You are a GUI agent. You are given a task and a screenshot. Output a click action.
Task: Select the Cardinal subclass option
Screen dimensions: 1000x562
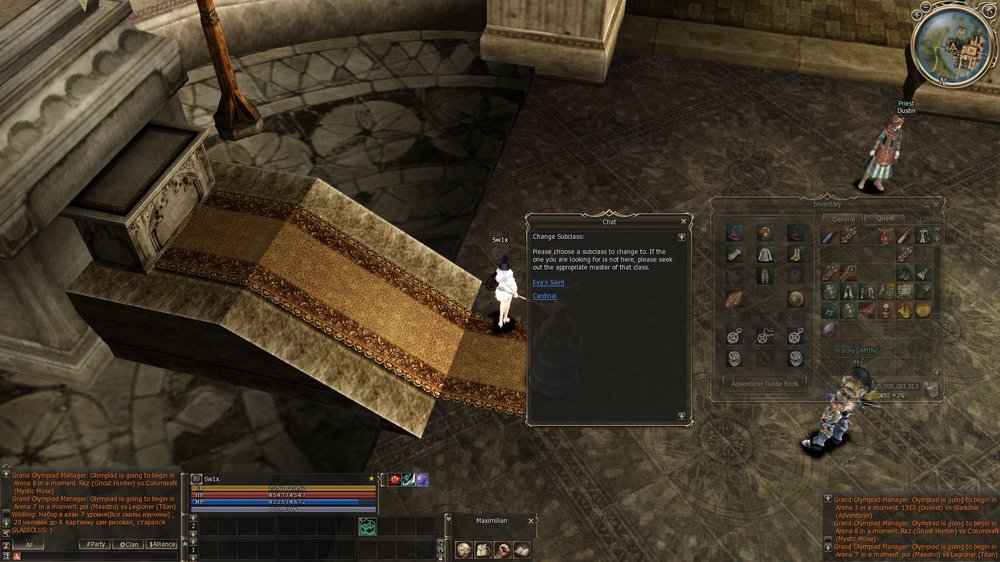click(x=545, y=296)
